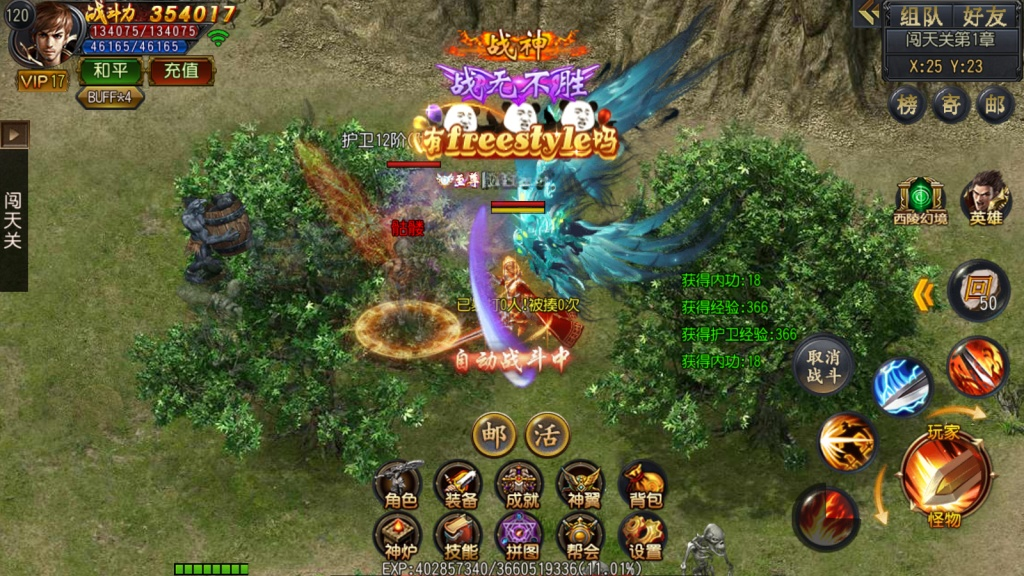Open the 英雄 hero portrait
Image resolution: width=1024 pixels, height=576 pixels.
(985, 198)
